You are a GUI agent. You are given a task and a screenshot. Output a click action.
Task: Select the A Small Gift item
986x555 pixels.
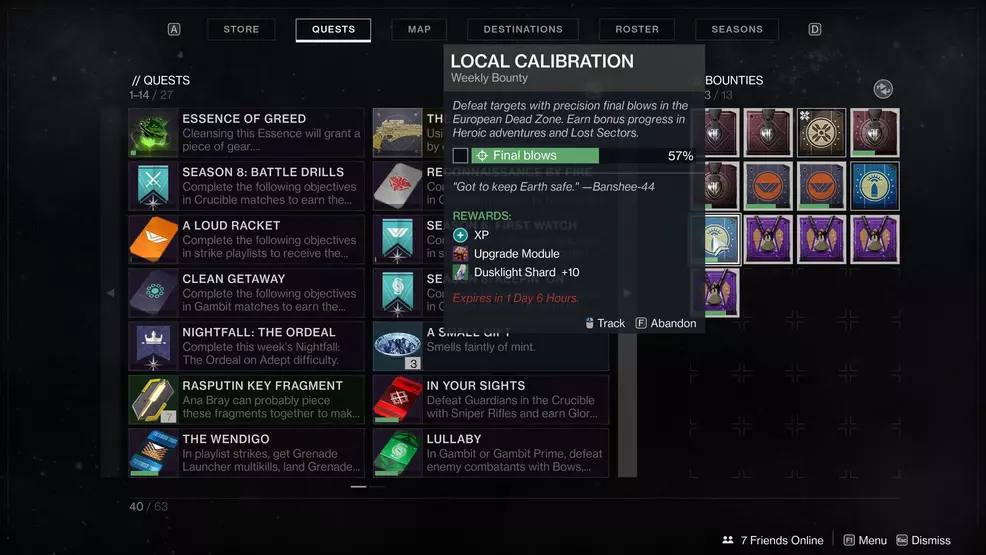[x=490, y=346]
